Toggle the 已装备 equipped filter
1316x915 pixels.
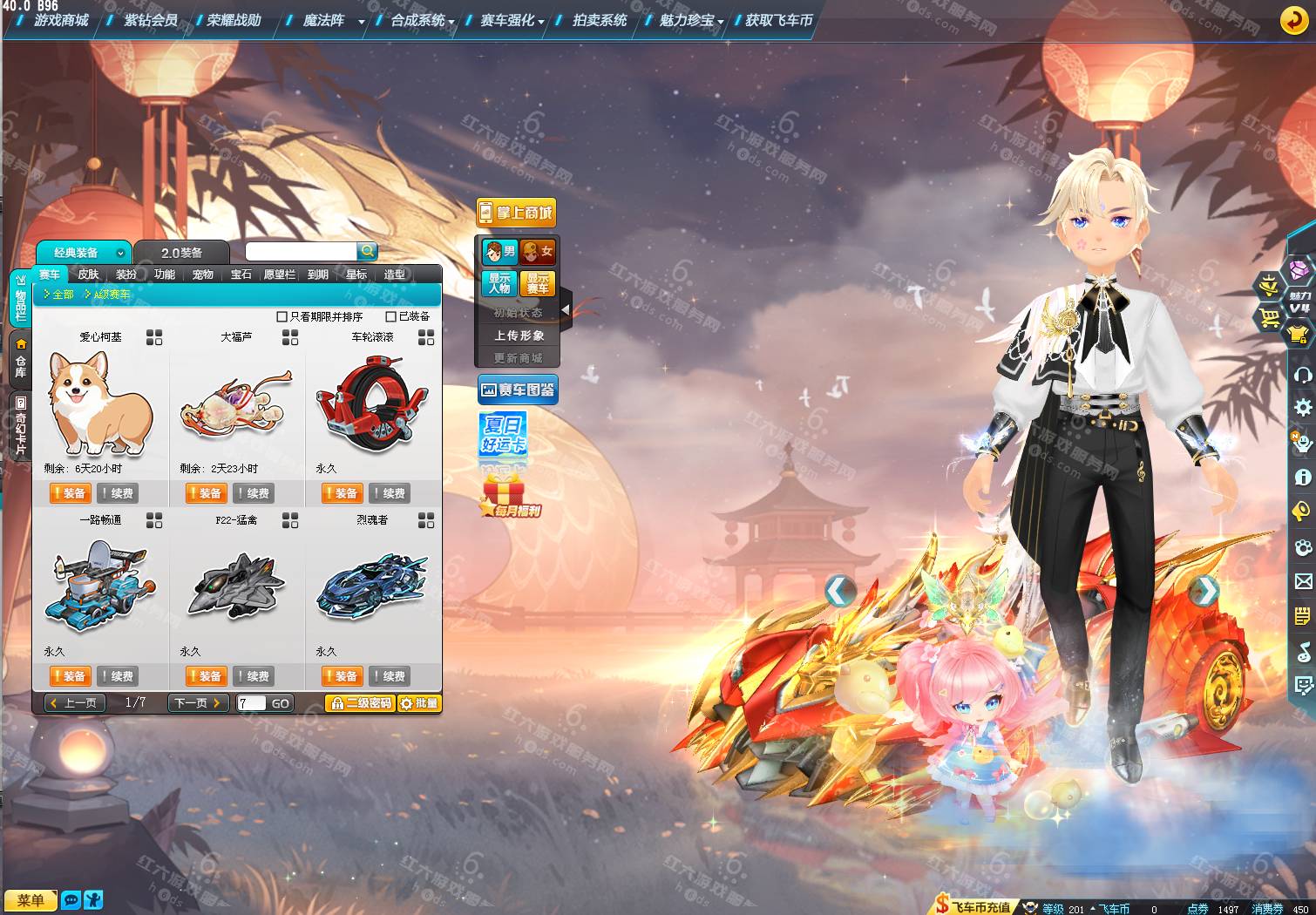tap(391, 317)
